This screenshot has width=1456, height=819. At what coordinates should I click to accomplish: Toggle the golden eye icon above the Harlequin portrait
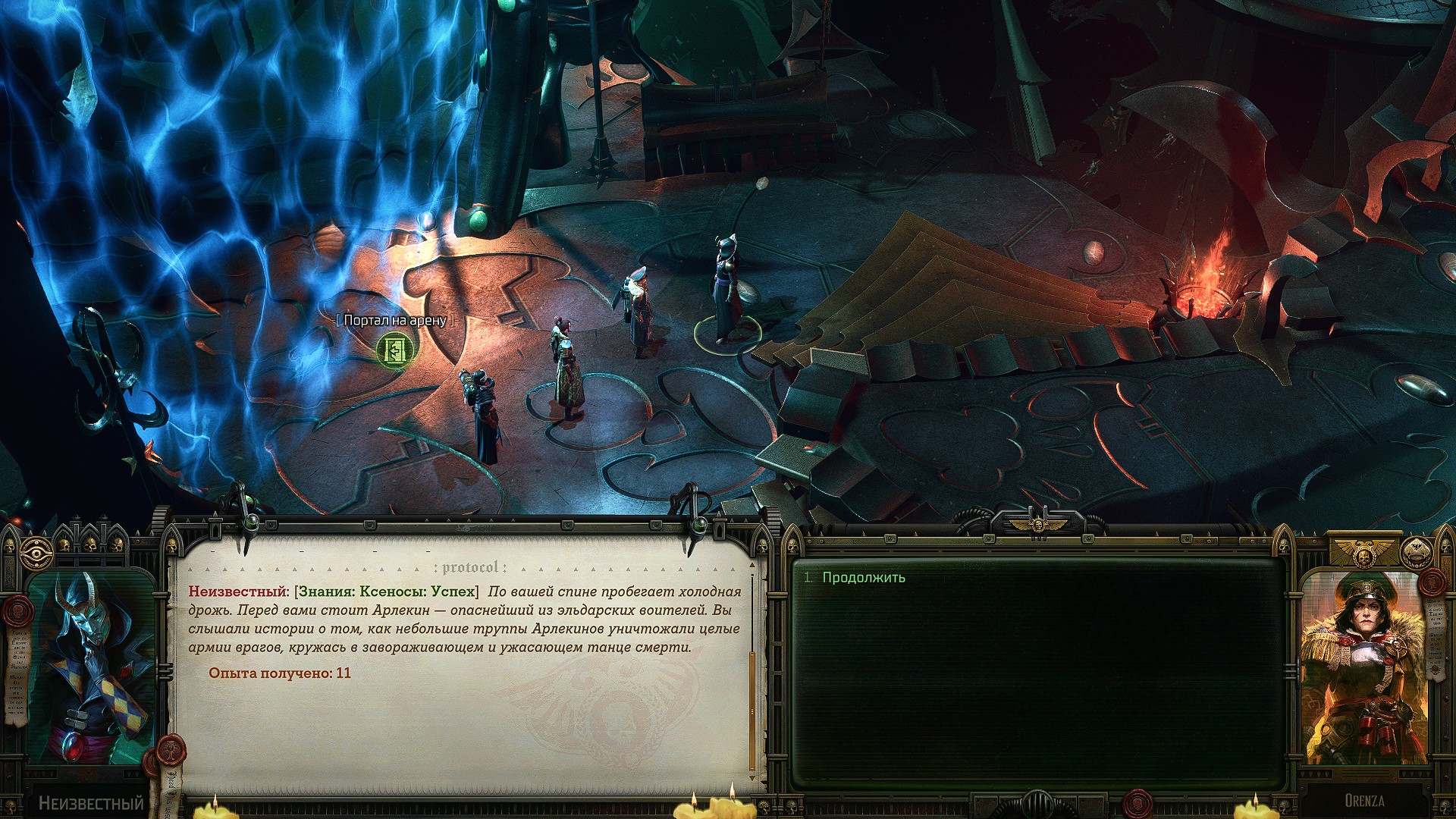coord(33,549)
